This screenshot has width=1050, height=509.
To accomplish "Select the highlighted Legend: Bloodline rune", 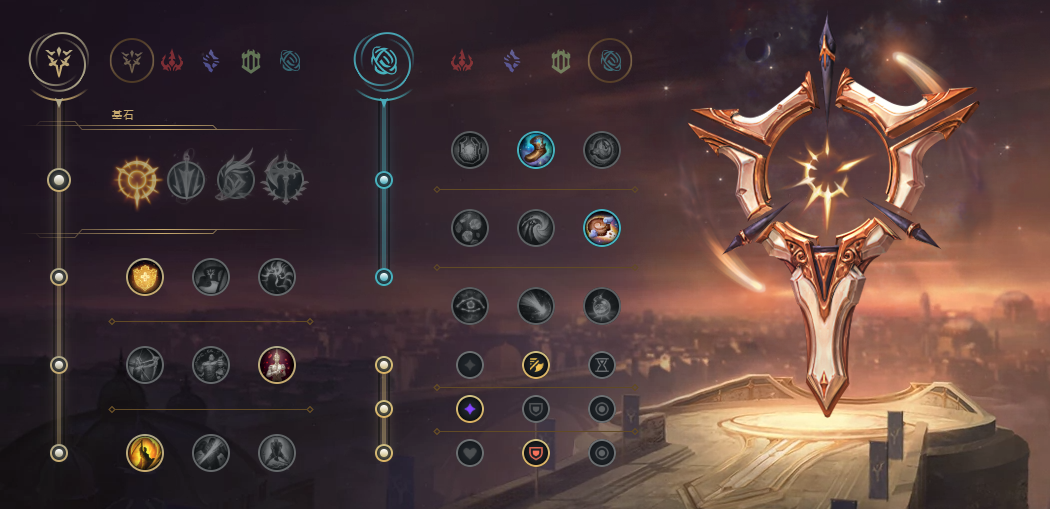I will pyautogui.click(x=277, y=365).
